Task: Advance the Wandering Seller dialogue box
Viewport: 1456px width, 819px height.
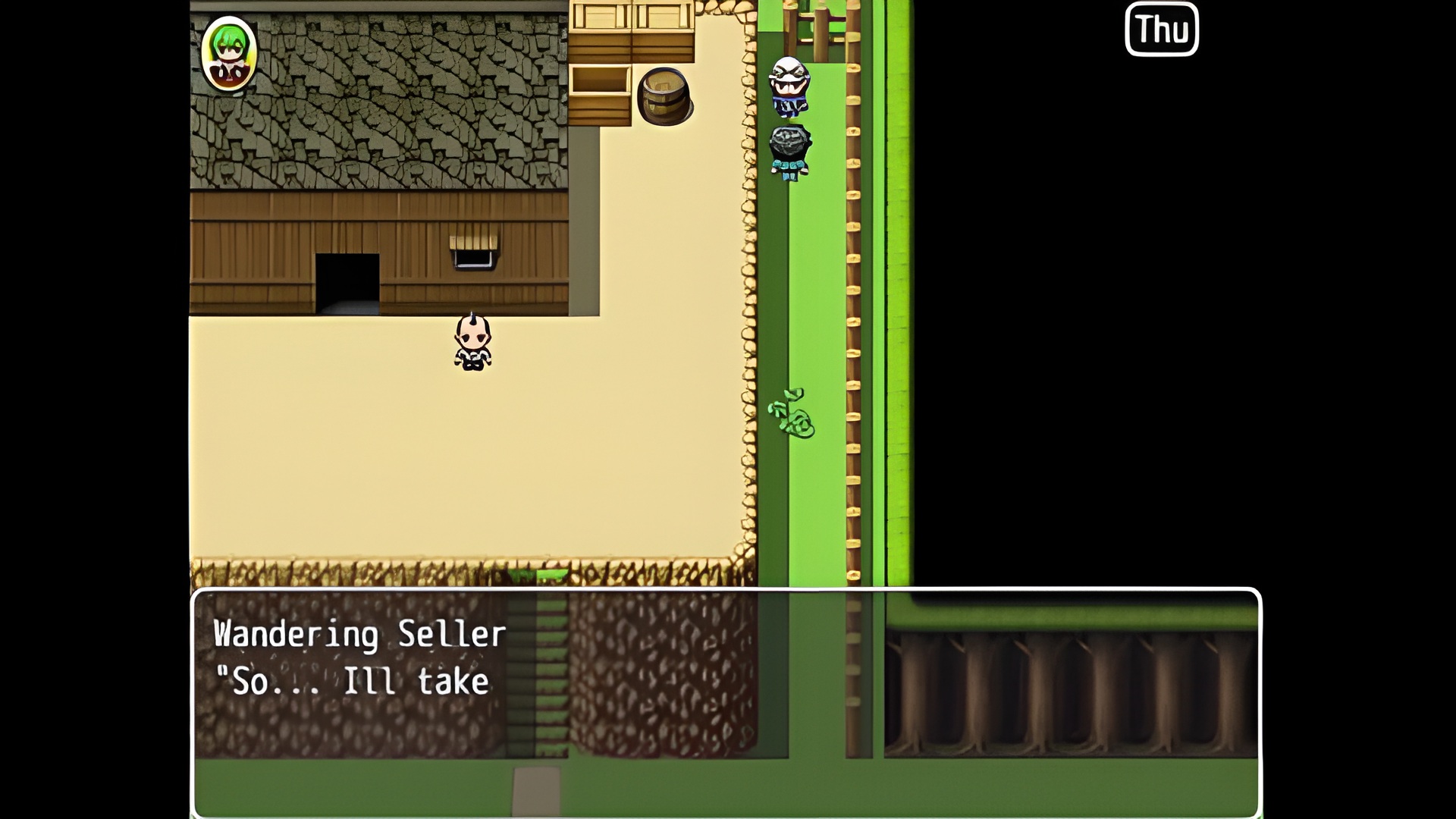Action: pyautogui.click(x=726, y=702)
